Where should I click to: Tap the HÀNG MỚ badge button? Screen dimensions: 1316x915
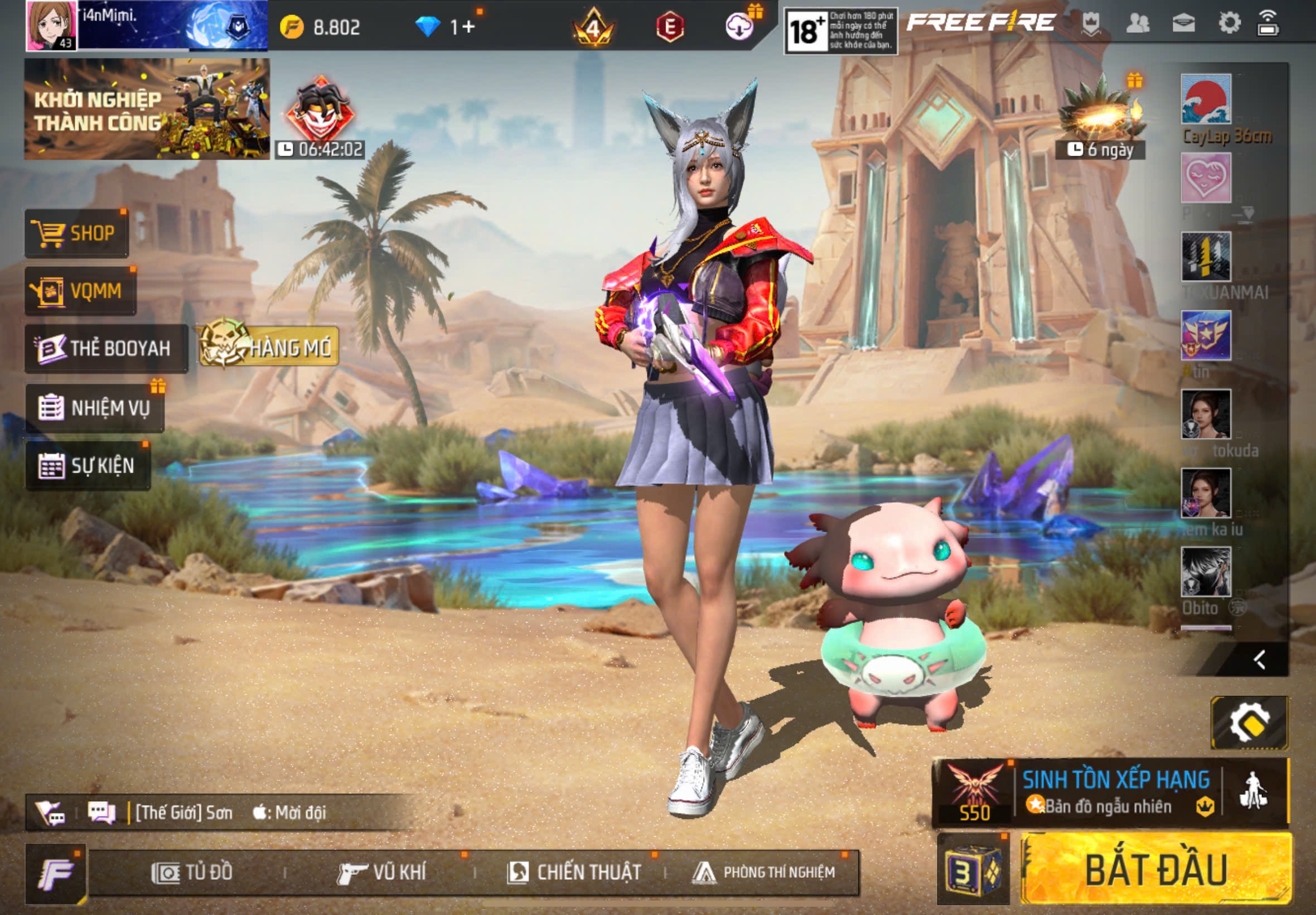[269, 346]
